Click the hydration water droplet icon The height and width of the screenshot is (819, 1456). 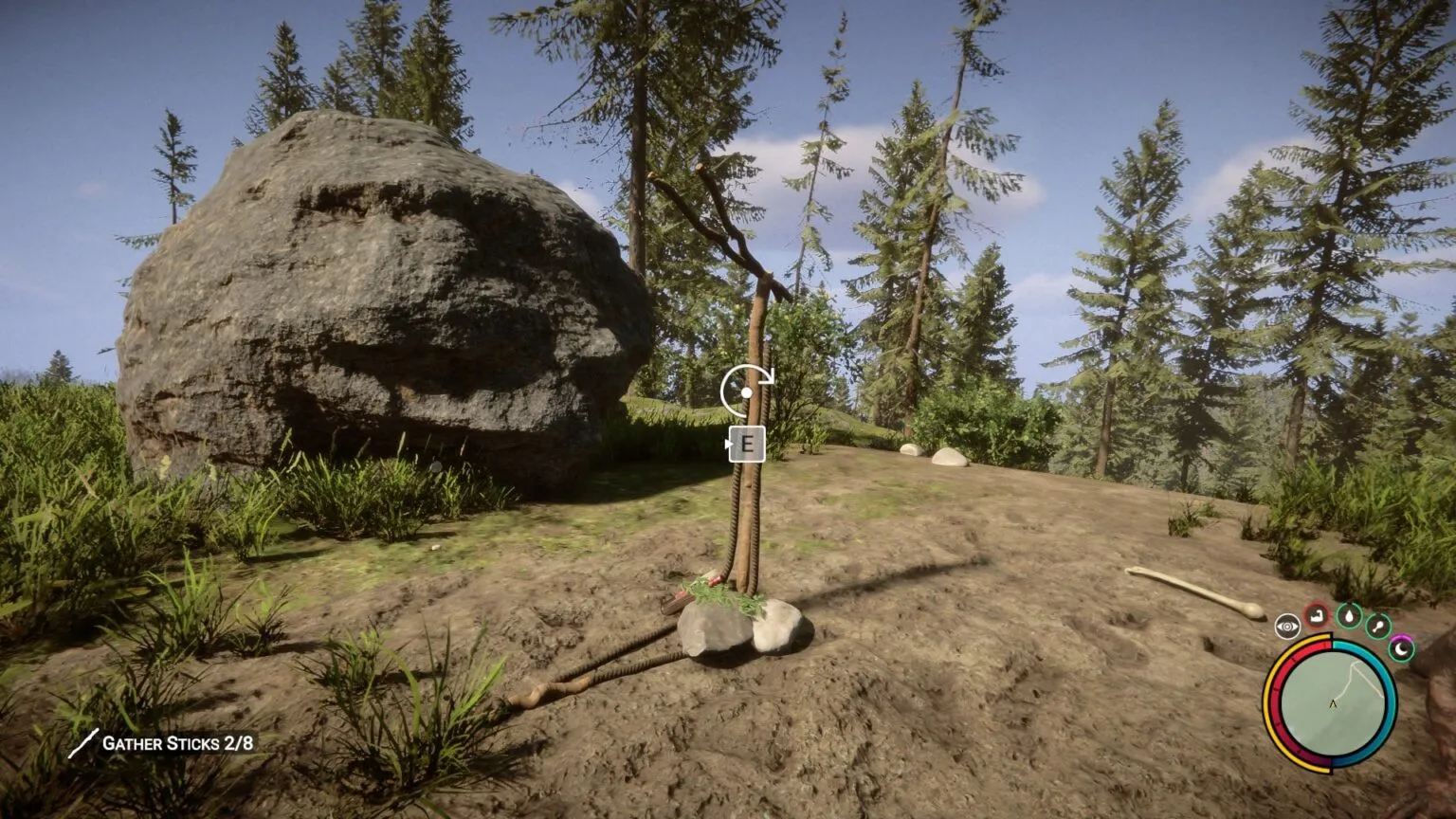pyautogui.click(x=1349, y=617)
